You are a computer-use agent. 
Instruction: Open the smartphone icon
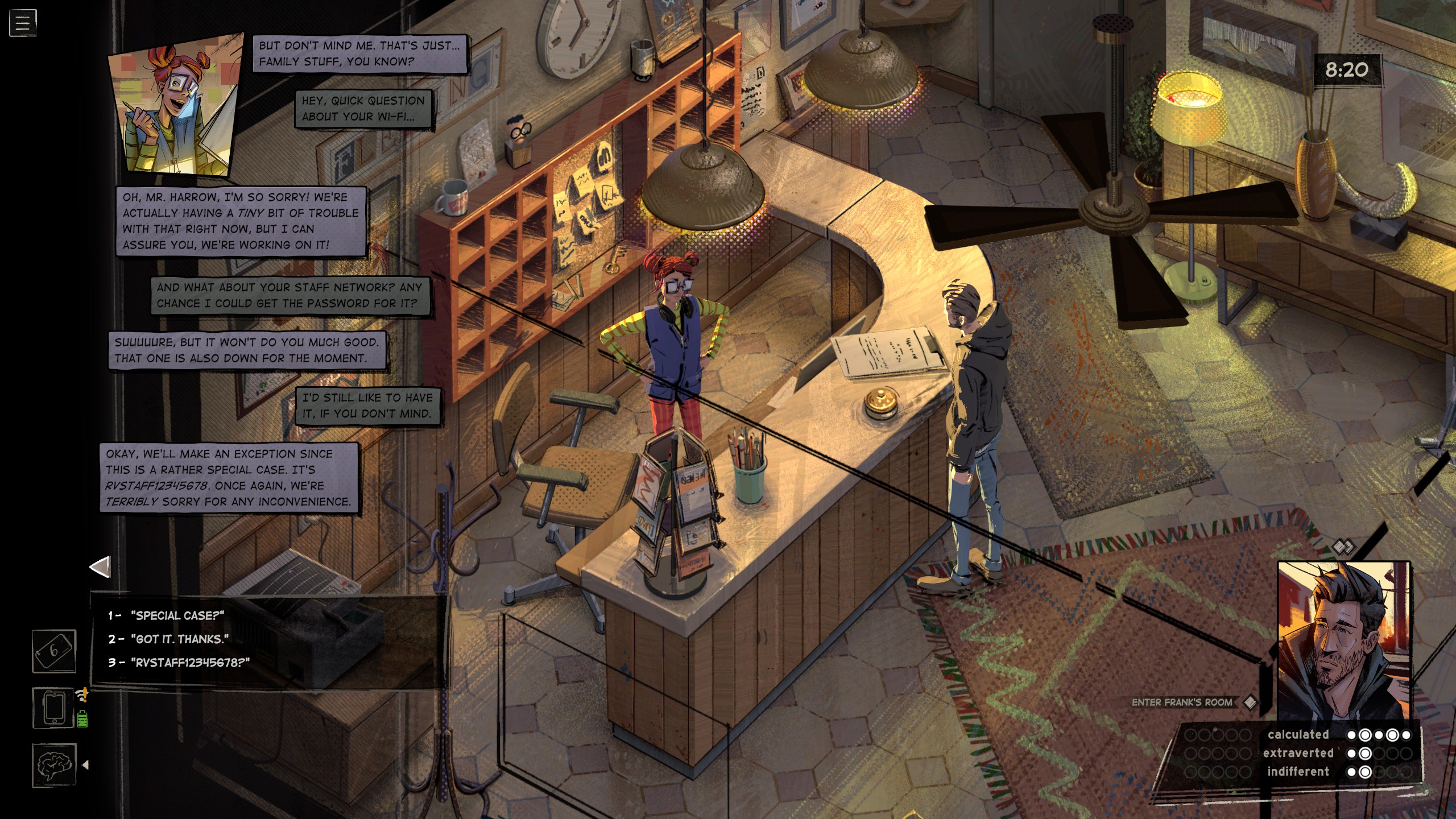click(x=54, y=708)
